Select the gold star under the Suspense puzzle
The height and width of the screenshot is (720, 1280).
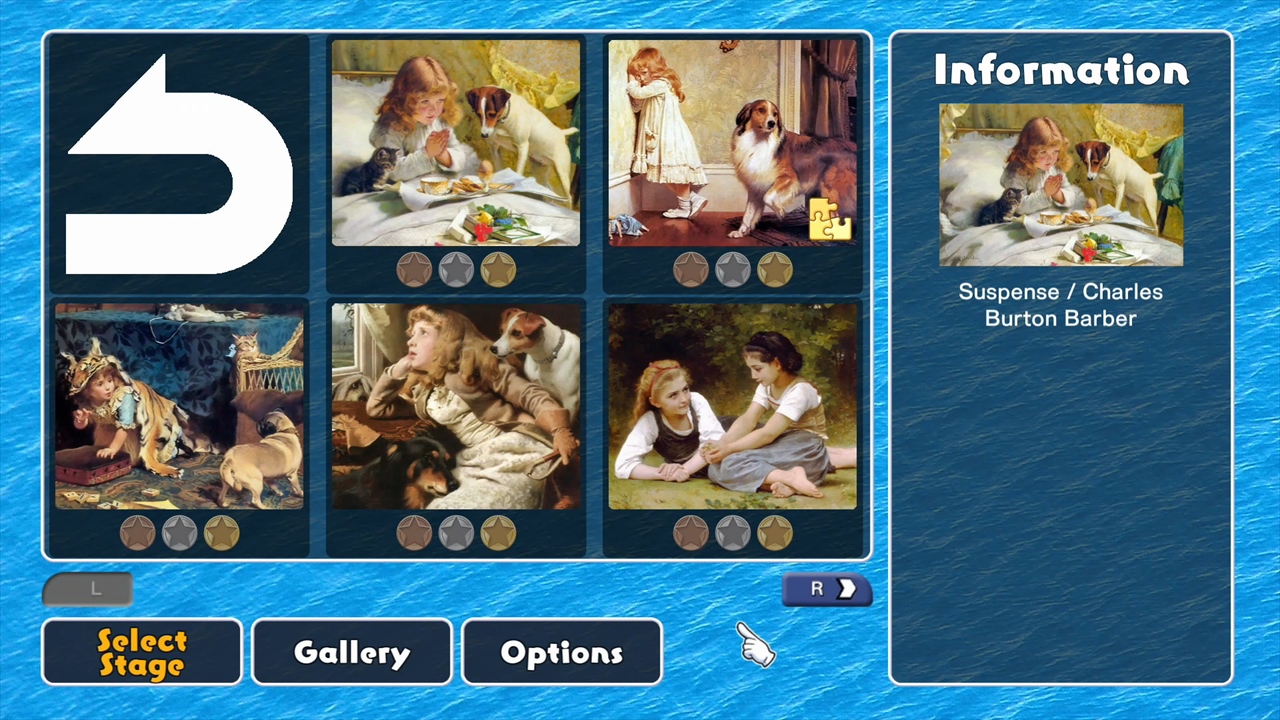tap(498, 268)
